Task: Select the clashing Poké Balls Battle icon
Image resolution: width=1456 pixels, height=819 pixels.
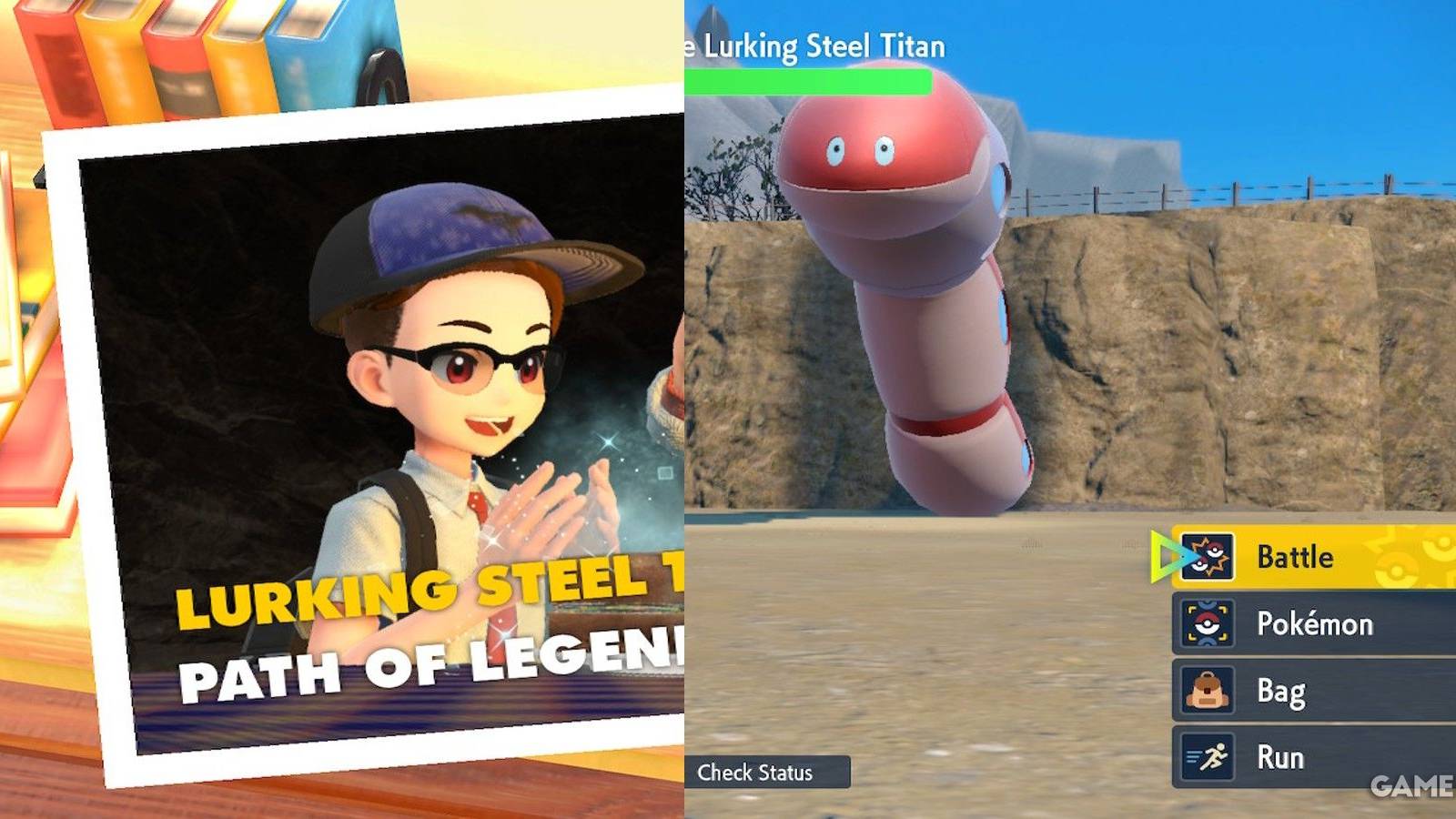Action: tap(1206, 557)
